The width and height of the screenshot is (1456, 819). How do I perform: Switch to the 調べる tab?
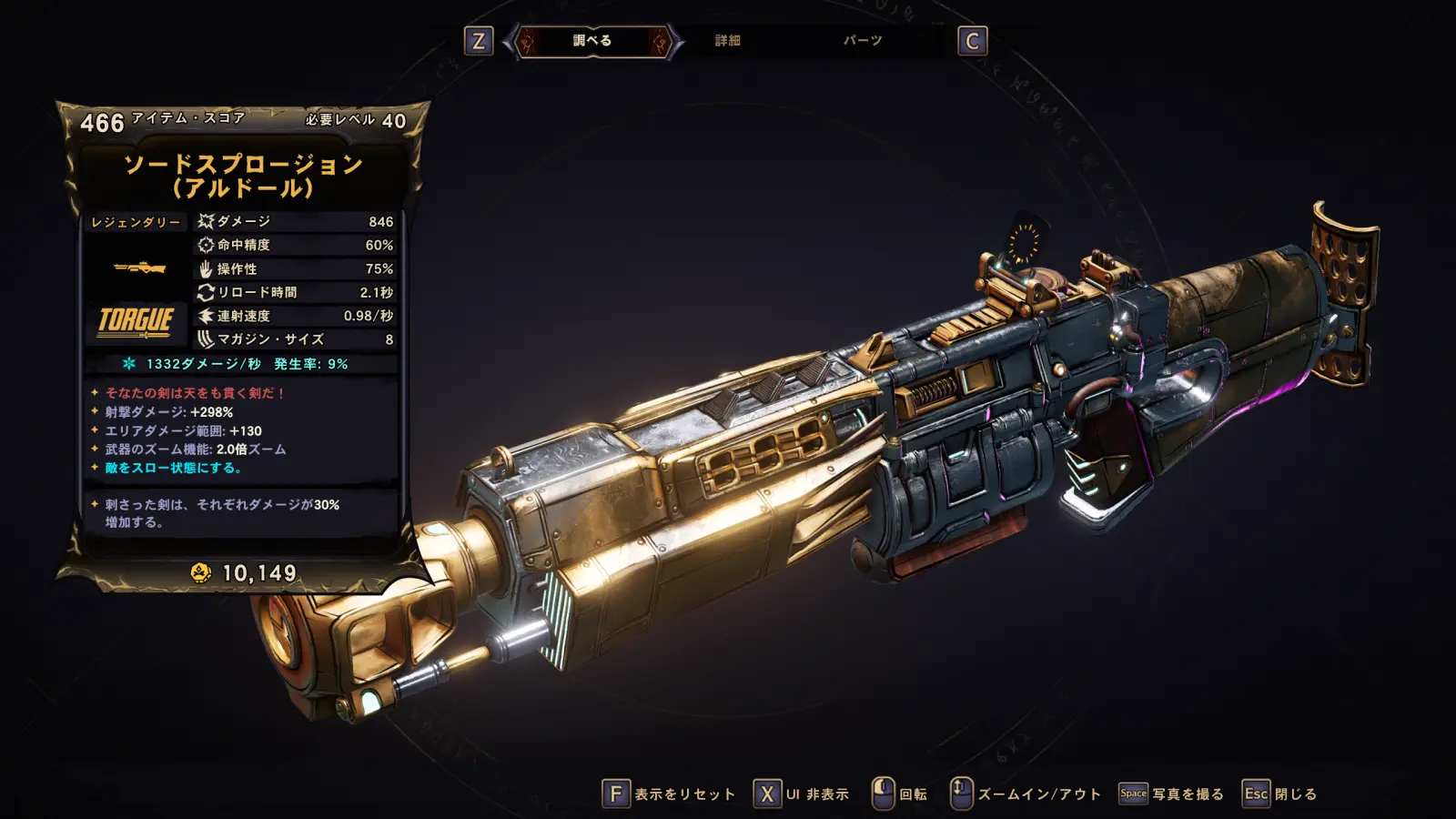[x=592, y=41]
